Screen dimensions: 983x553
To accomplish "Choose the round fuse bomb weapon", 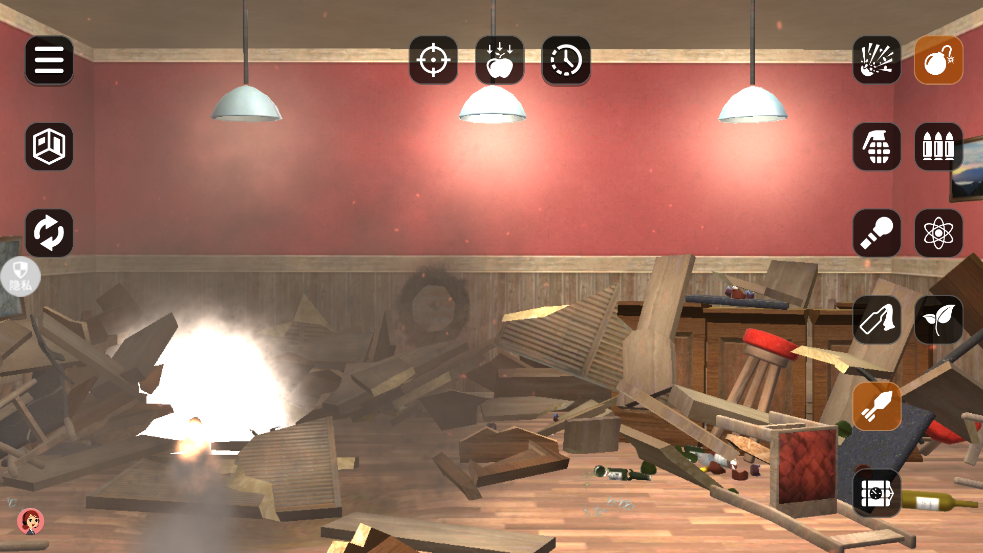I will (939, 61).
